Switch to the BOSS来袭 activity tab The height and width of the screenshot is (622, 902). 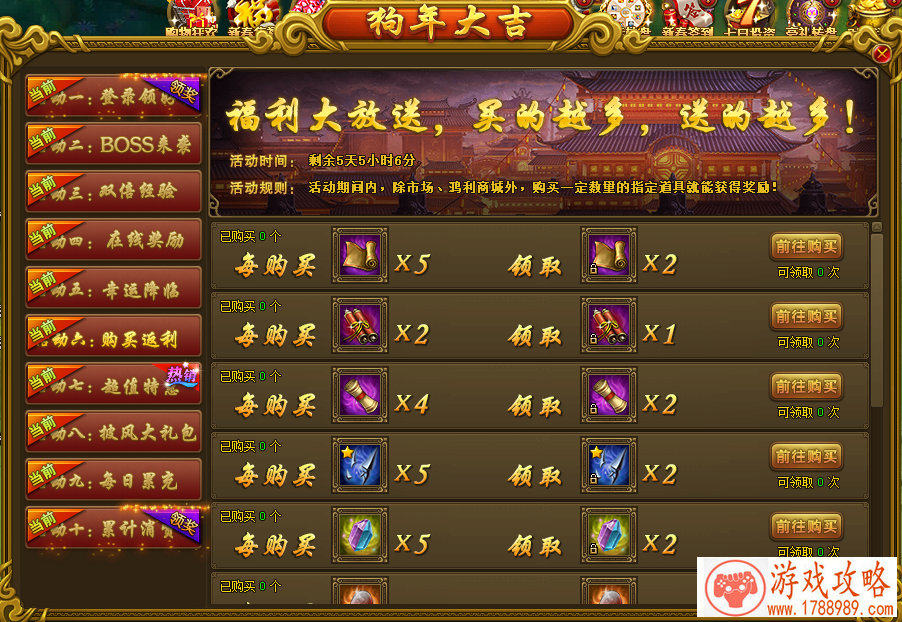pos(114,143)
